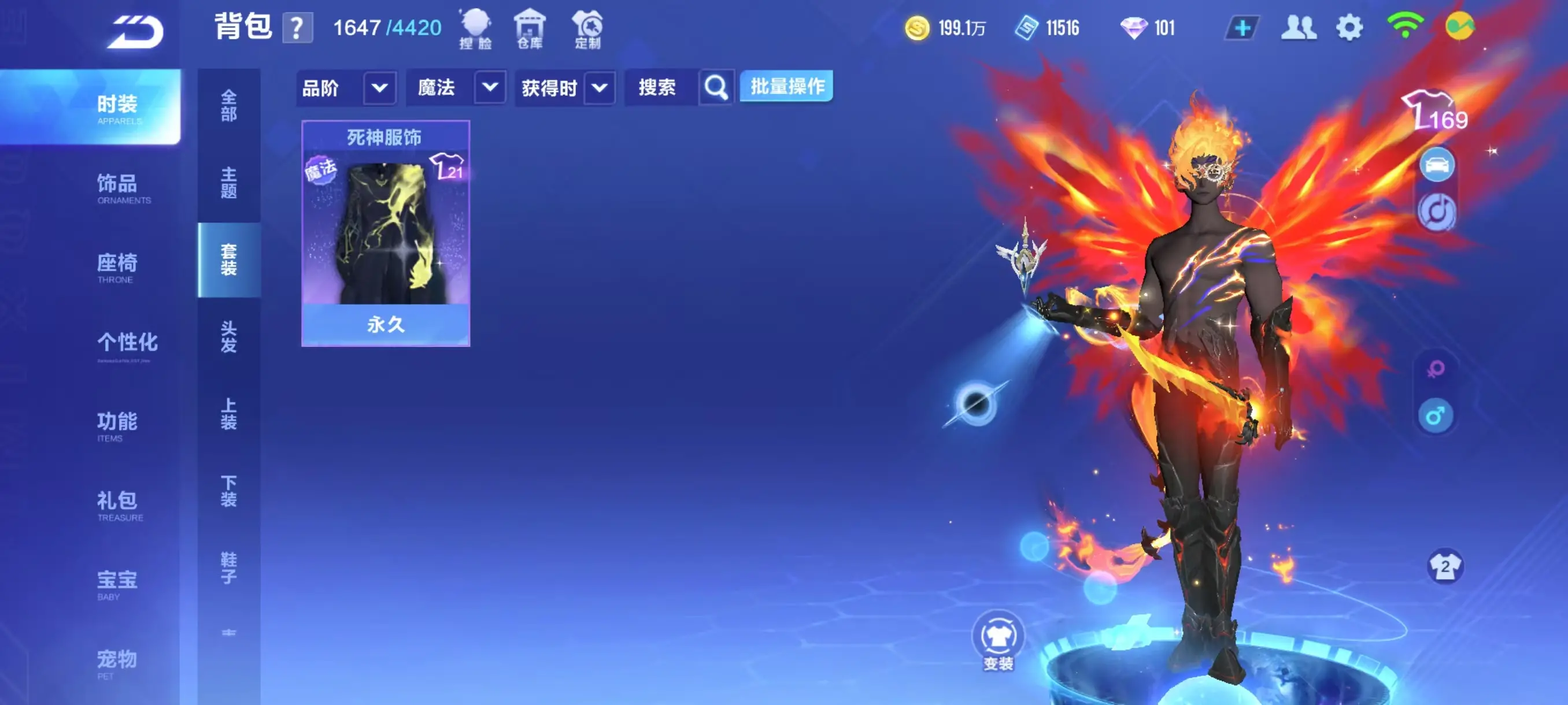Click the recharge plus icon in top bar
1568x705 pixels.
[x=1242, y=27]
